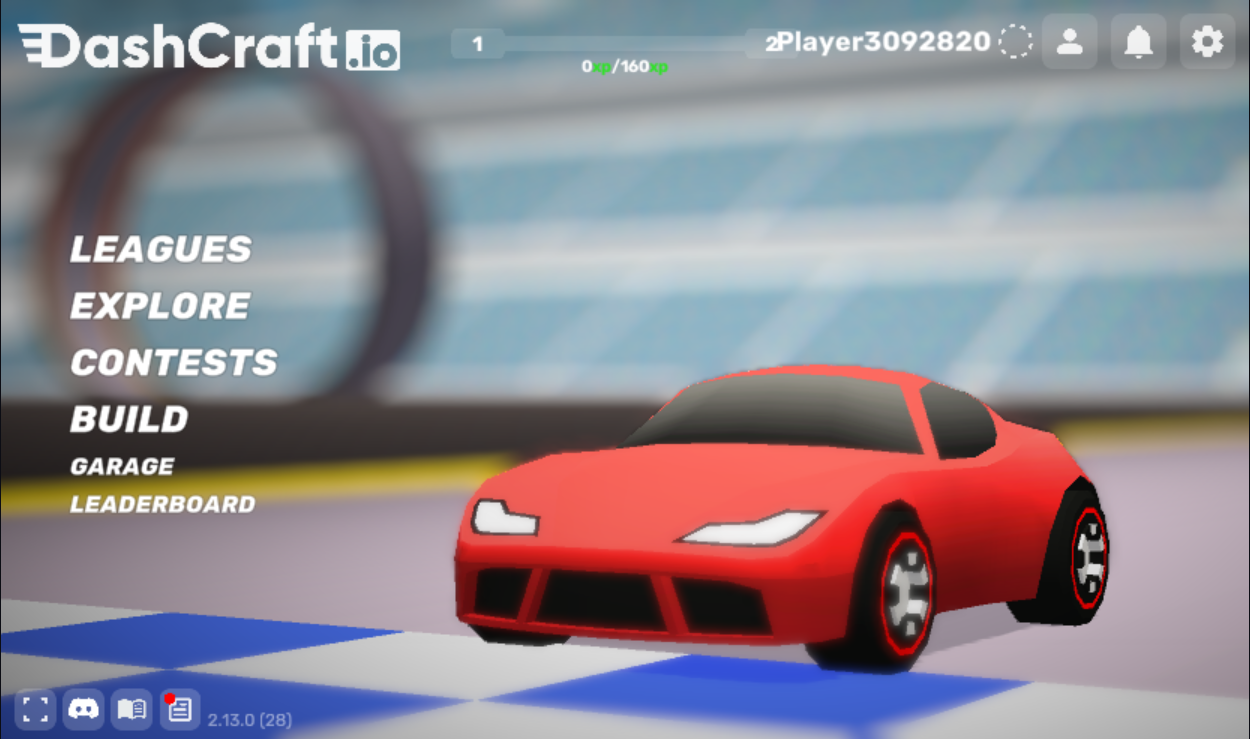Toggle fullscreen mode
The width and height of the screenshot is (1250, 739).
pyautogui.click(x=35, y=710)
